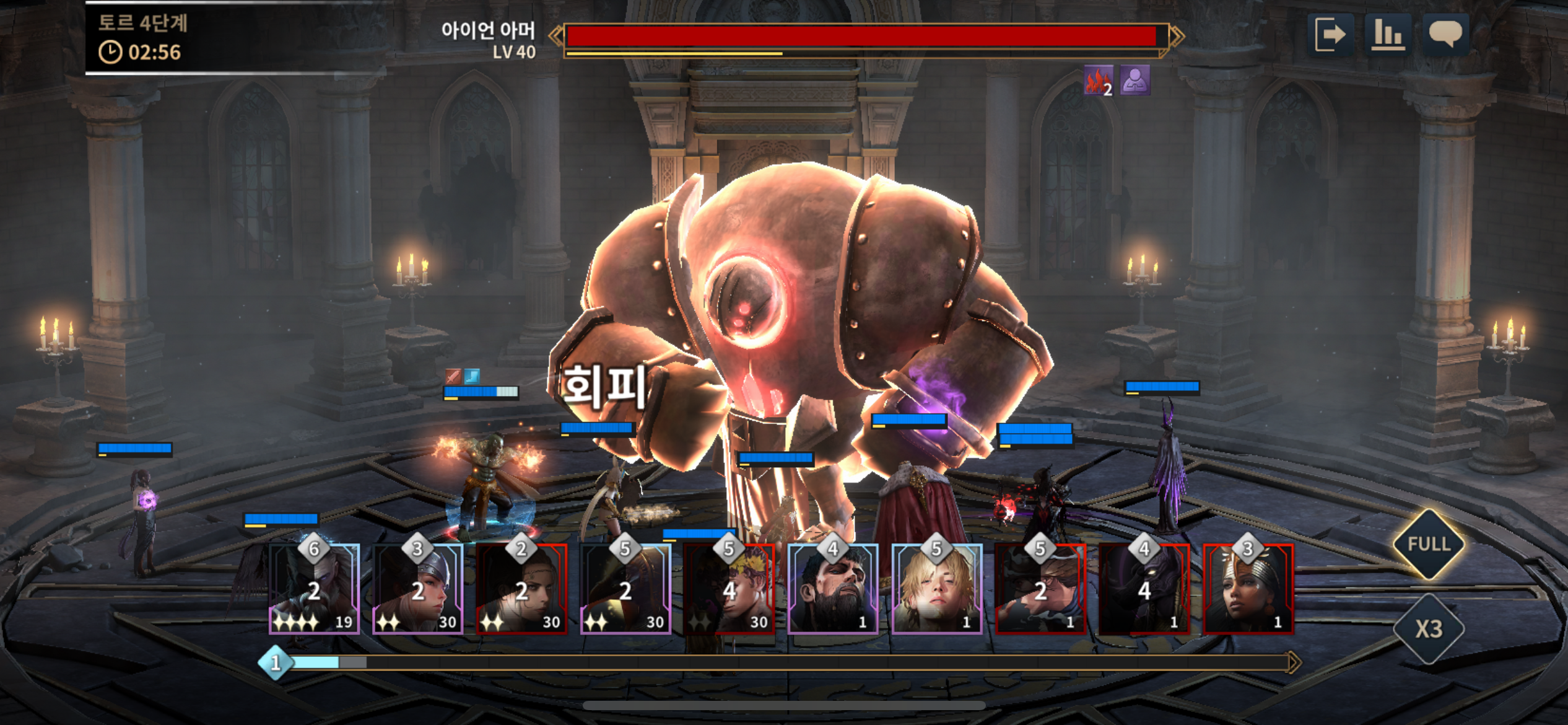The image size is (1568, 725).
Task: Change the X3 battle speed setting
Action: tap(1429, 629)
